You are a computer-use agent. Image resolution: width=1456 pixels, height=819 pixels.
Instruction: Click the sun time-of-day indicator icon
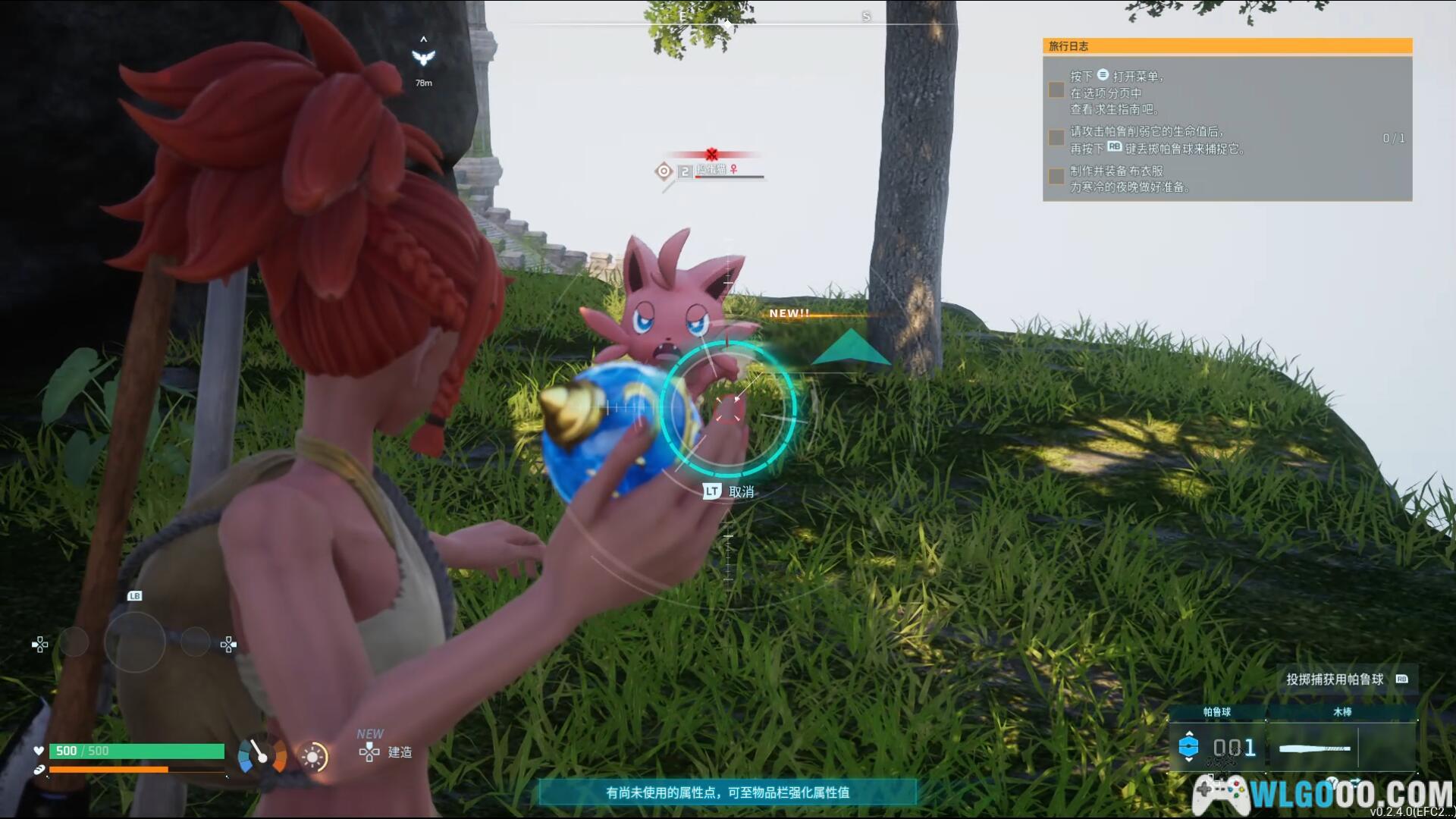tap(312, 756)
